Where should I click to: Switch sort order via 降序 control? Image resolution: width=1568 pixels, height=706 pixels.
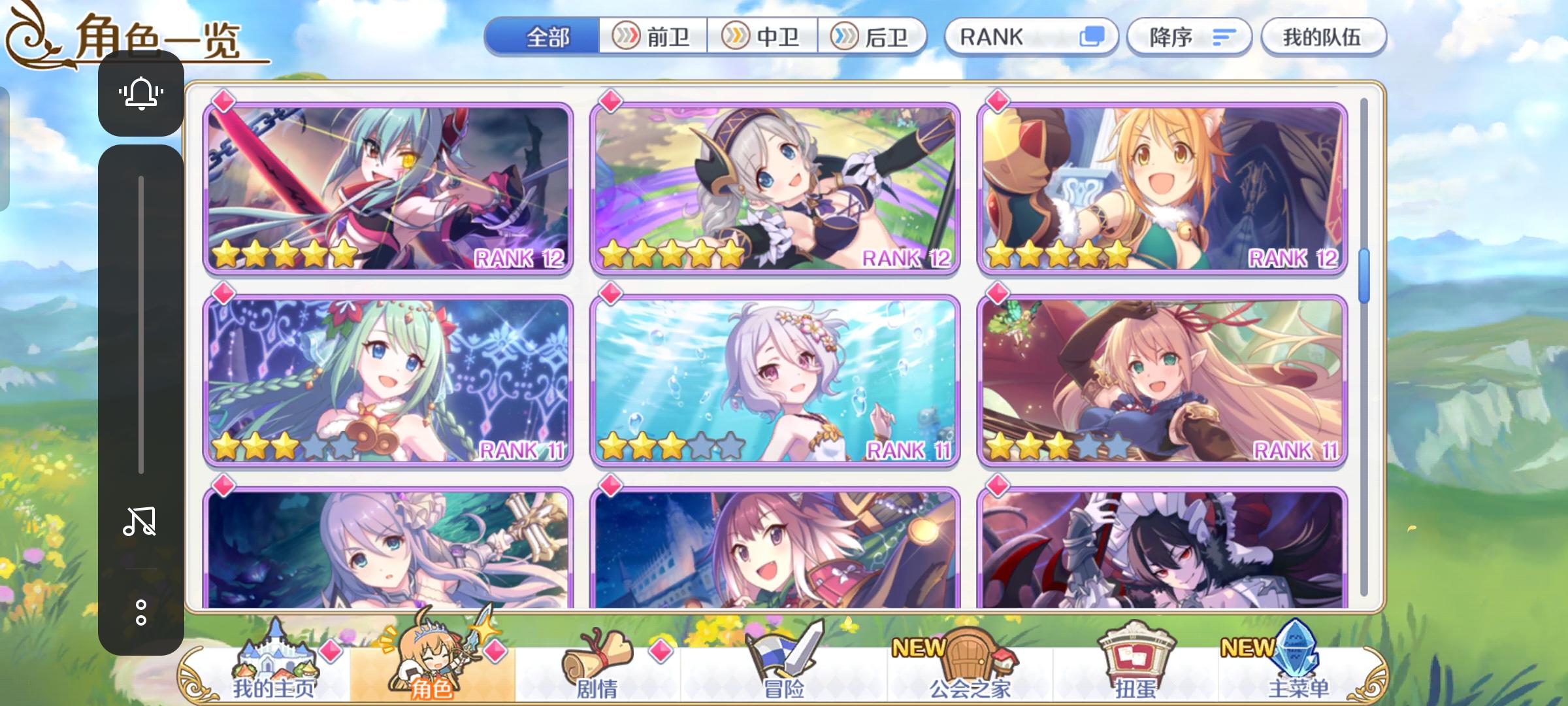pos(1189,37)
